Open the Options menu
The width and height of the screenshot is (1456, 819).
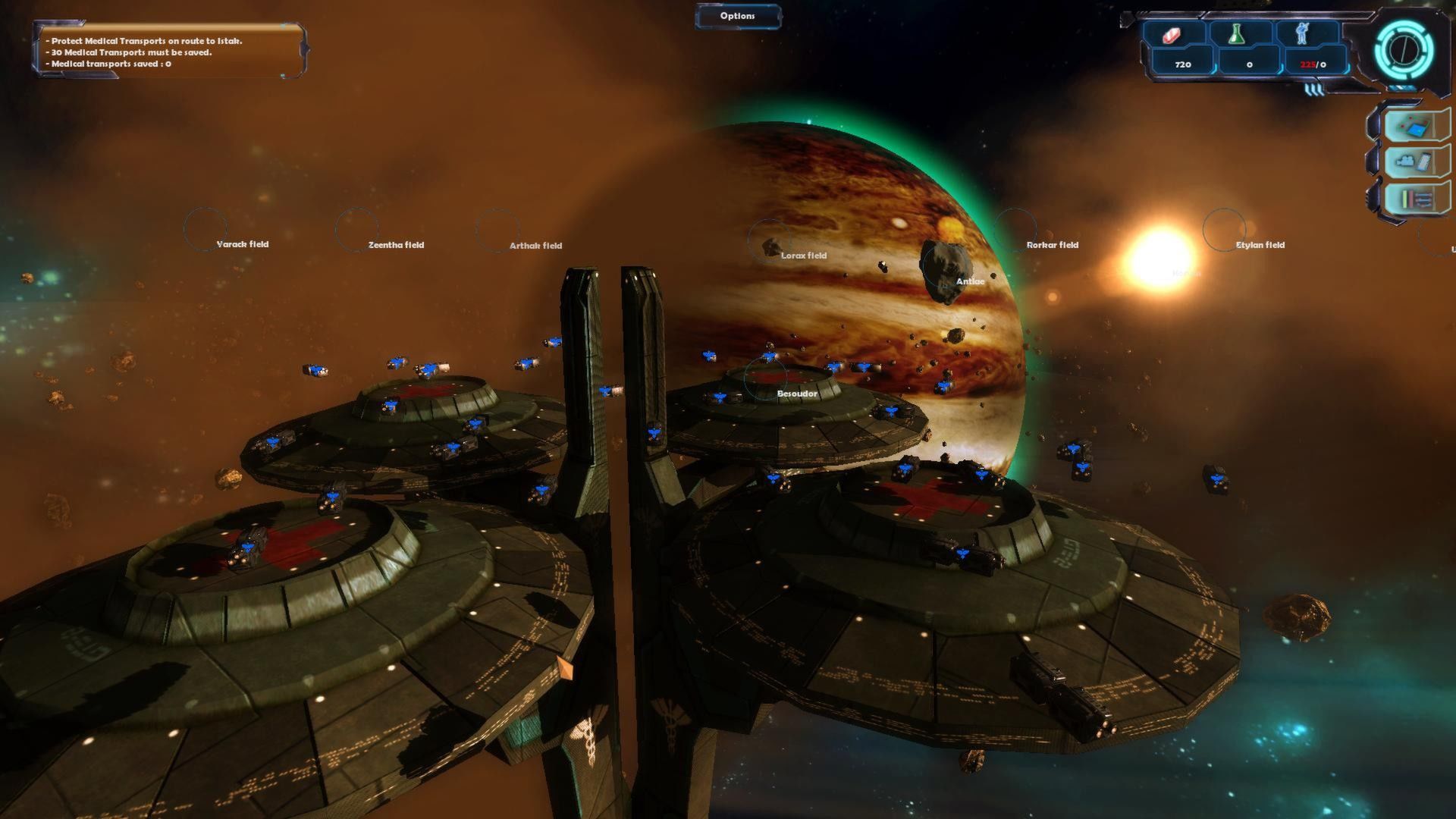(737, 16)
